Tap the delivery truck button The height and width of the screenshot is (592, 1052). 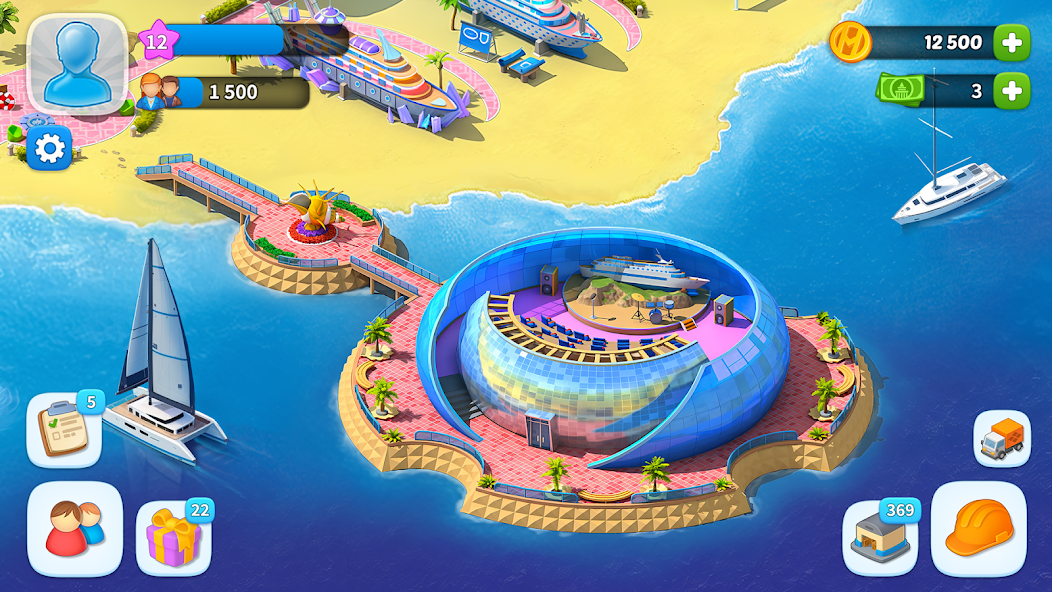pos(1001,438)
